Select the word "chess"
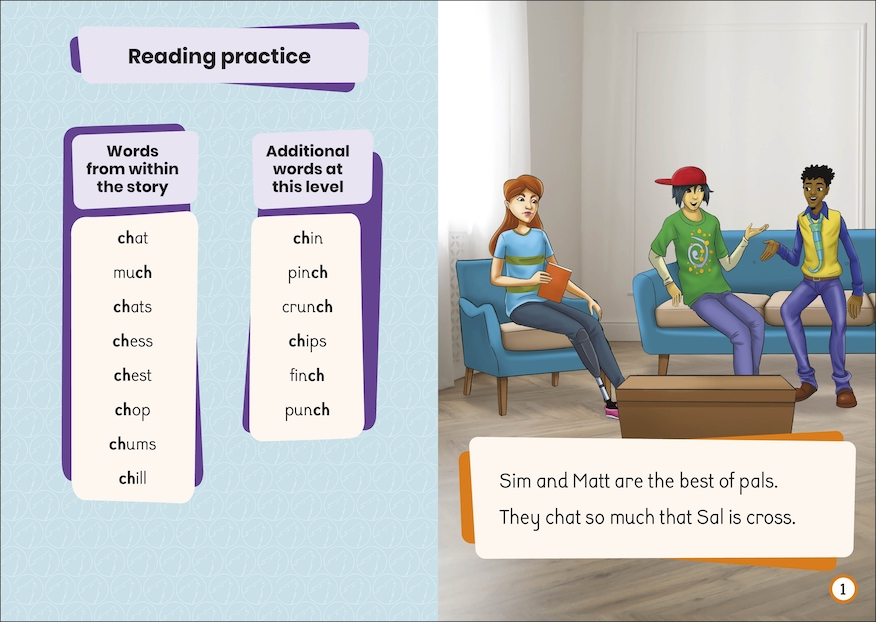 (133, 341)
